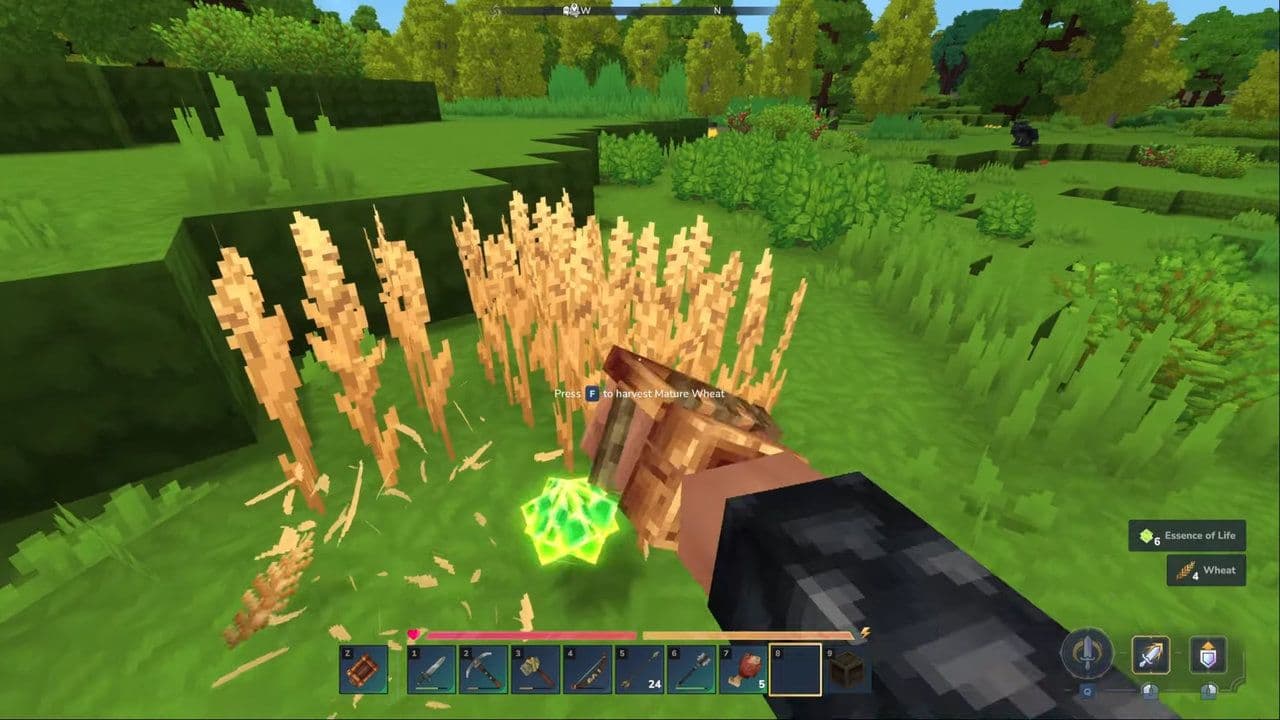1280x720 pixels.
Task: Click the Essence of Life pickup notification
Action: 1188,536
